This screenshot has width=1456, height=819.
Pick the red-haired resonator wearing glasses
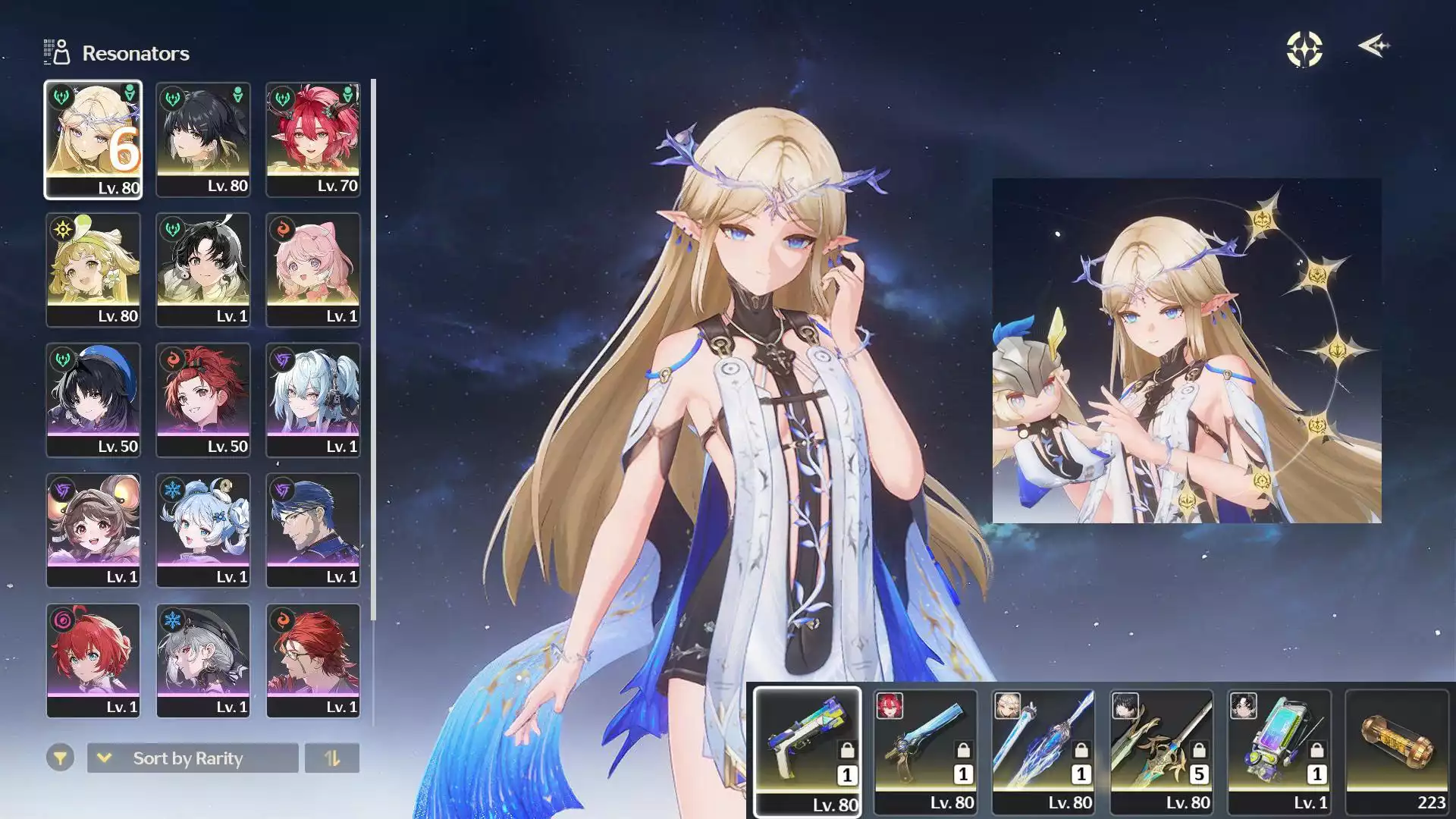click(x=312, y=661)
